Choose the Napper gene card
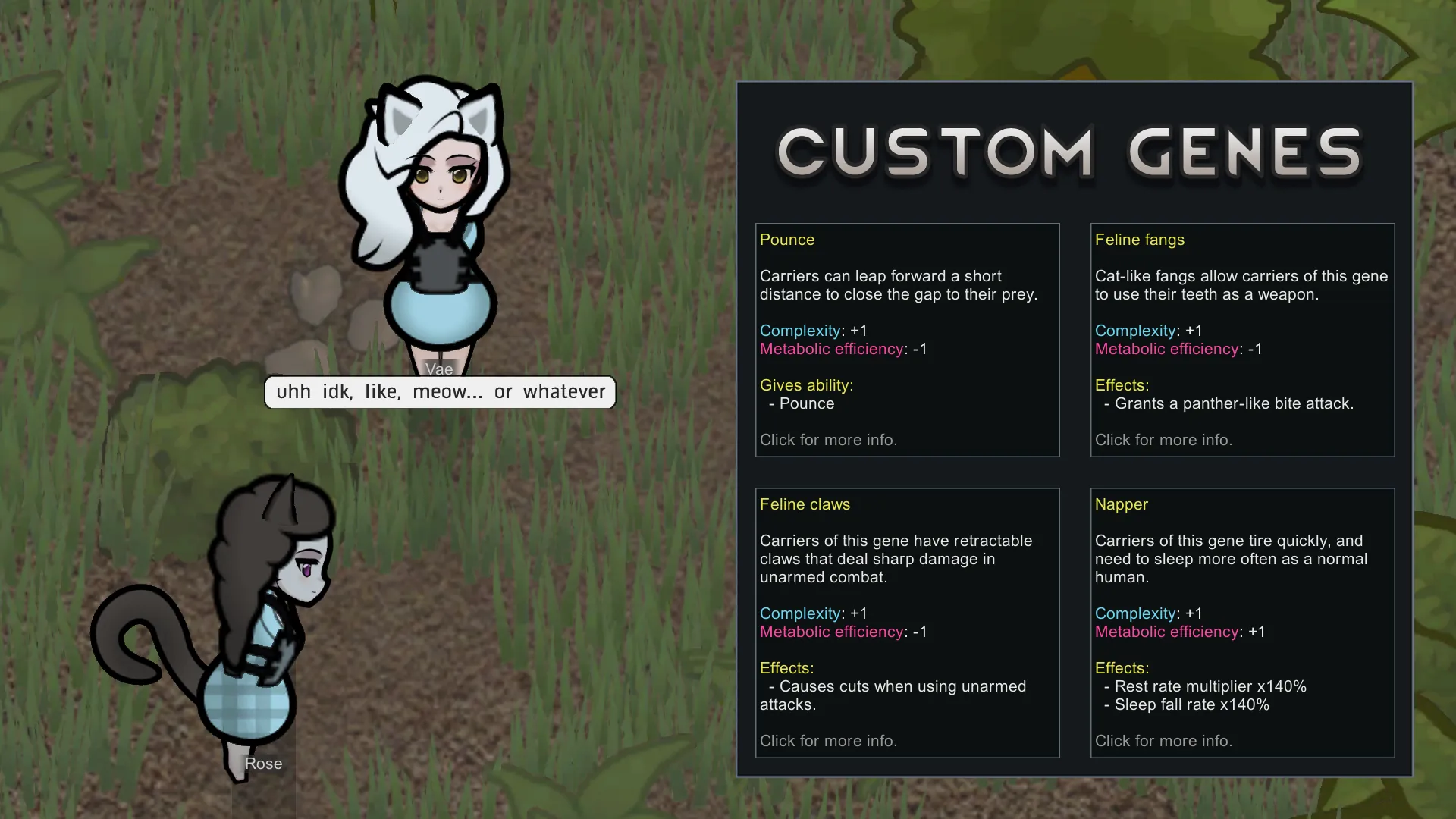 (x=1242, y=622)
